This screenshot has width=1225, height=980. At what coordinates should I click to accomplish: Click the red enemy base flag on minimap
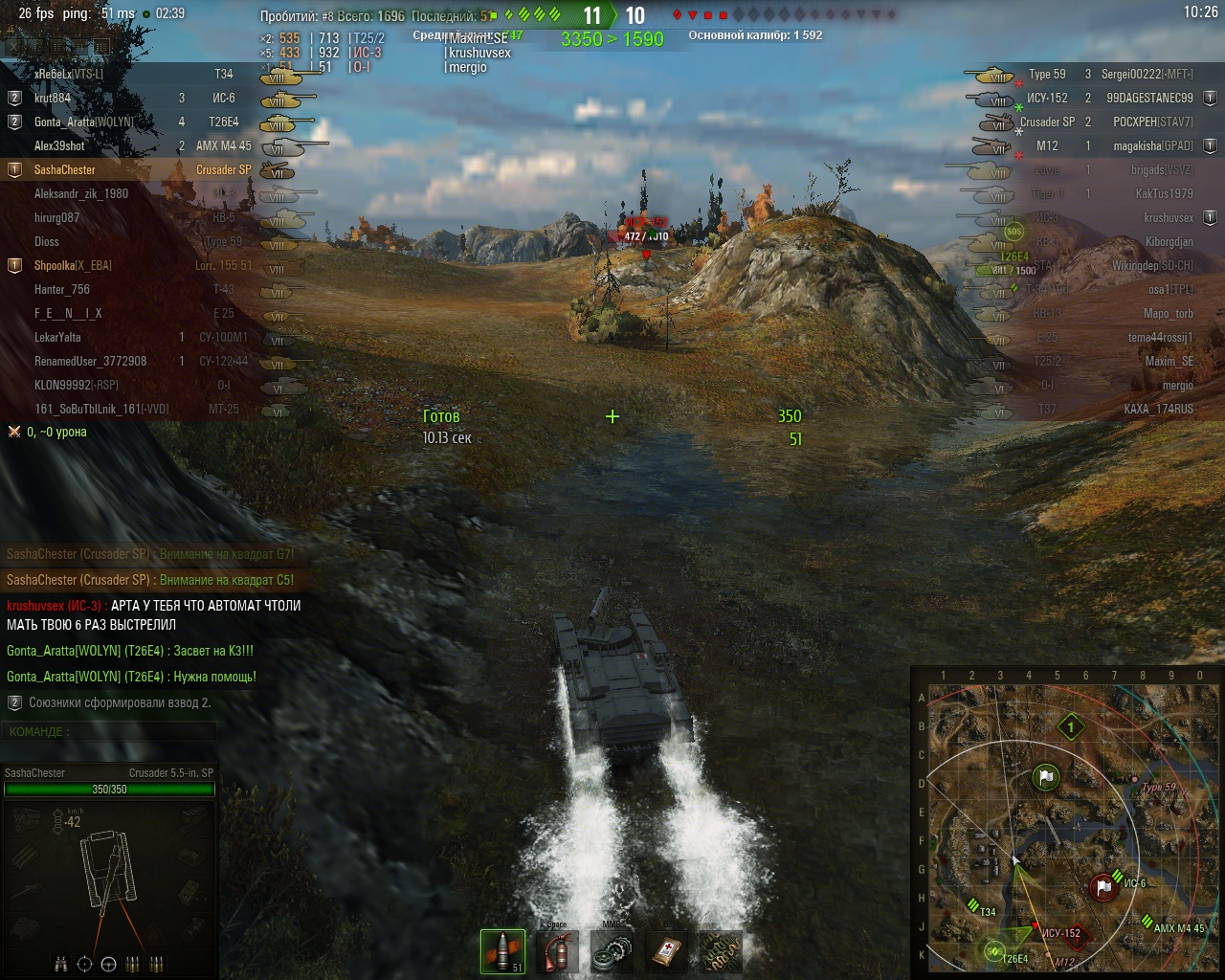[1105, 887]
